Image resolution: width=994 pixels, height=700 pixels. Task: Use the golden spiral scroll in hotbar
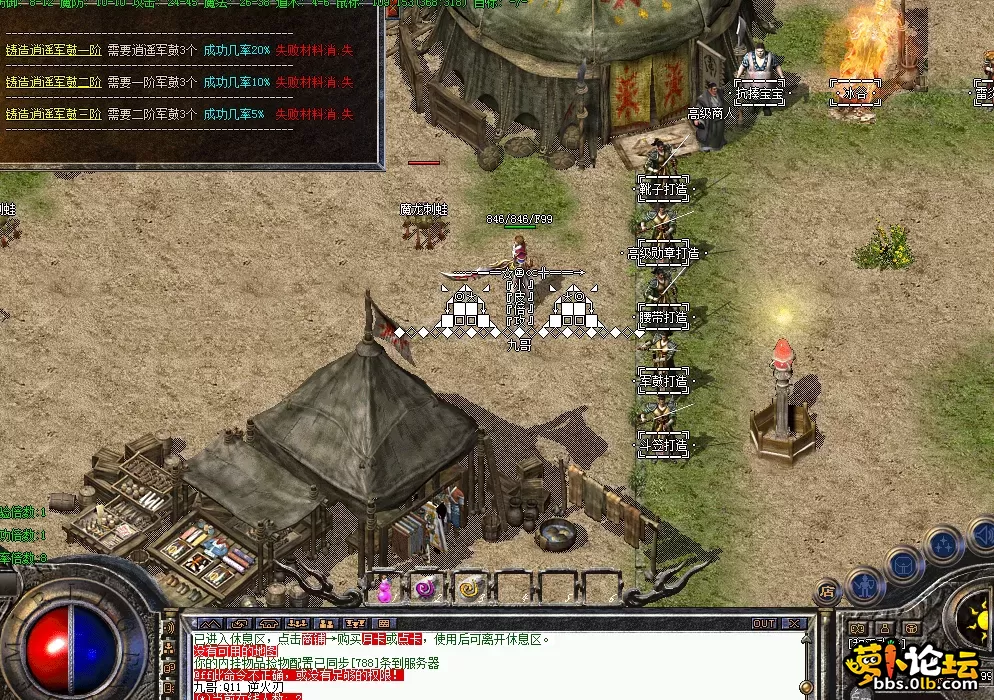(469, 589)
